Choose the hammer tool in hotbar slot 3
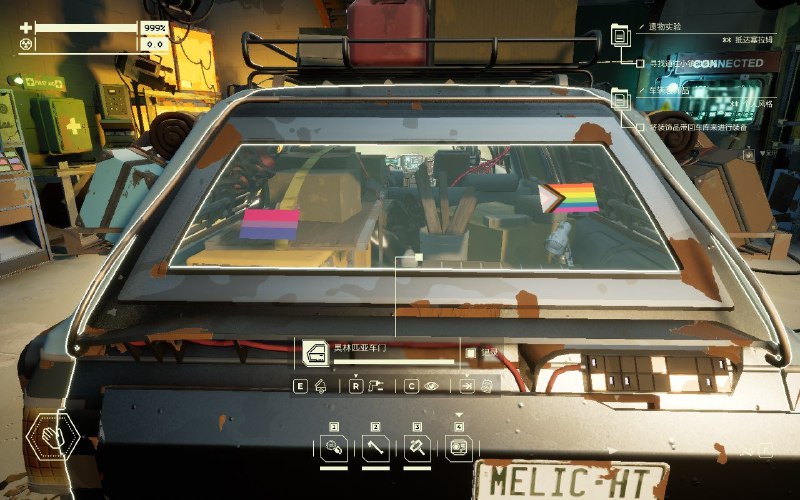The width and height of the screenshot is (800, 500). [417, 449]
